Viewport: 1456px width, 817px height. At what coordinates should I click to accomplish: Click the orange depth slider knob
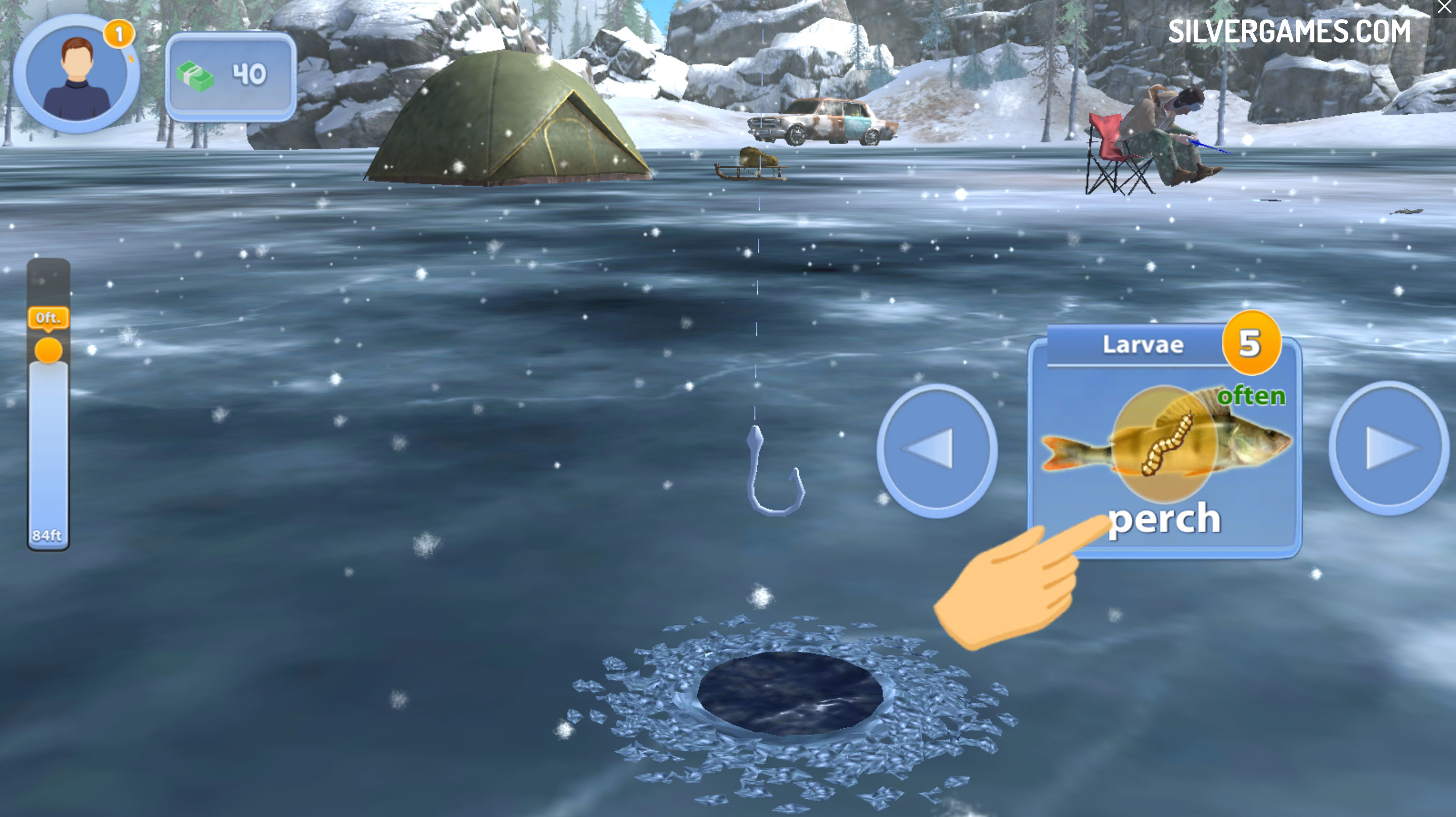point(49,350)
